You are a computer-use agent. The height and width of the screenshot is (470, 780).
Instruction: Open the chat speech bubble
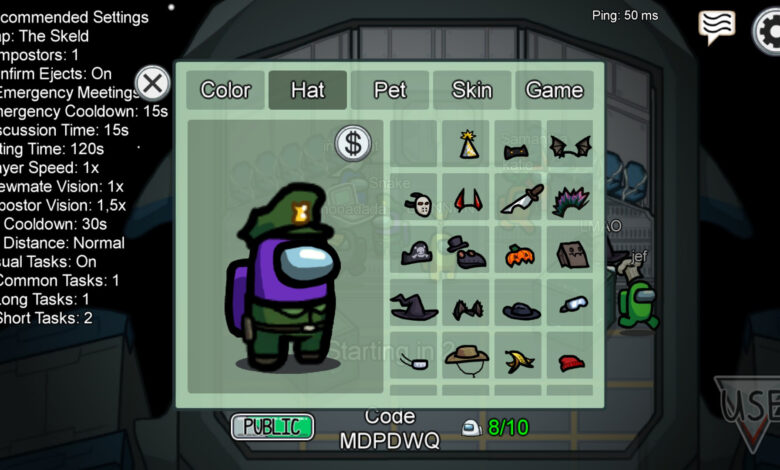click(716, 27)
